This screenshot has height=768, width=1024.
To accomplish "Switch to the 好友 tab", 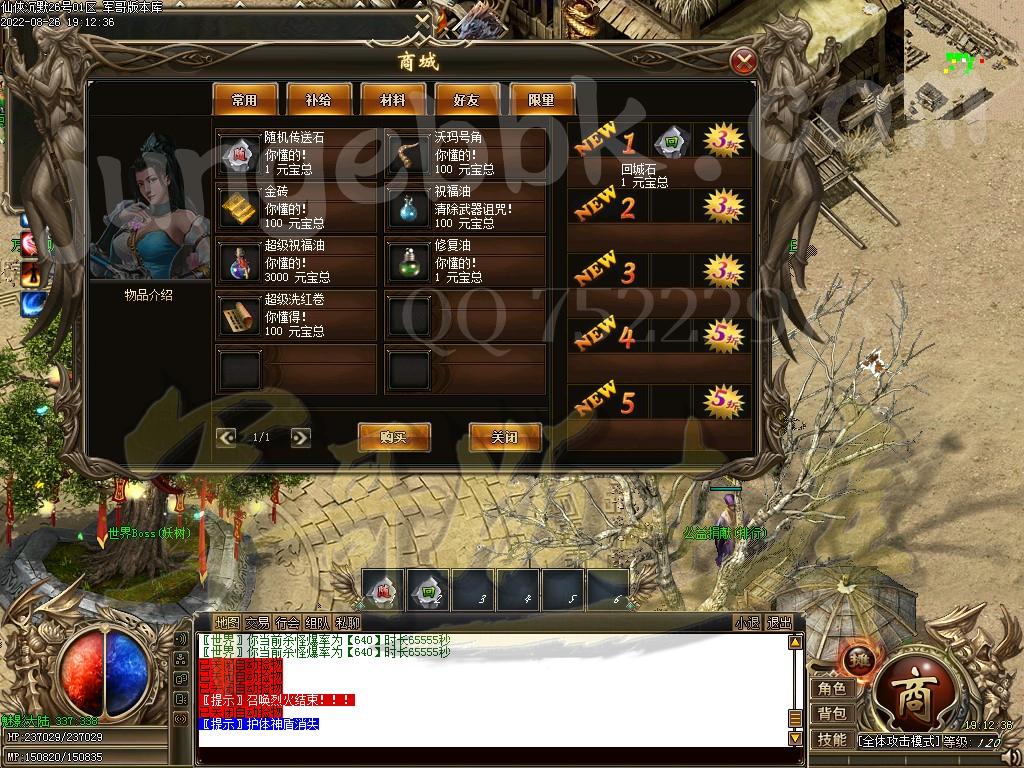I will coord(467,100).
